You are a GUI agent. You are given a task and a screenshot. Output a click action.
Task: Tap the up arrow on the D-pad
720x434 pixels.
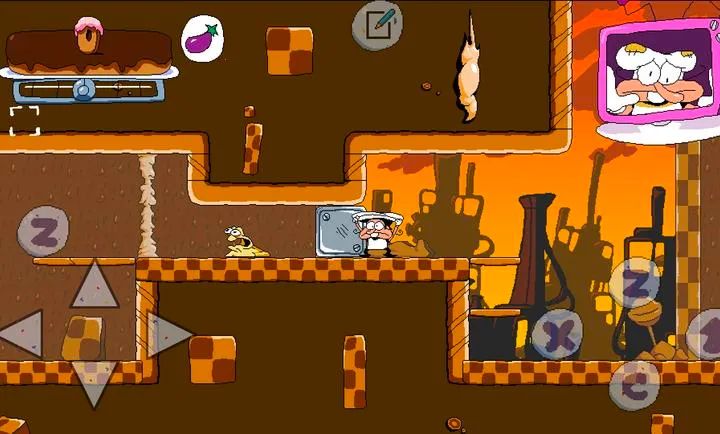[94, 284]
